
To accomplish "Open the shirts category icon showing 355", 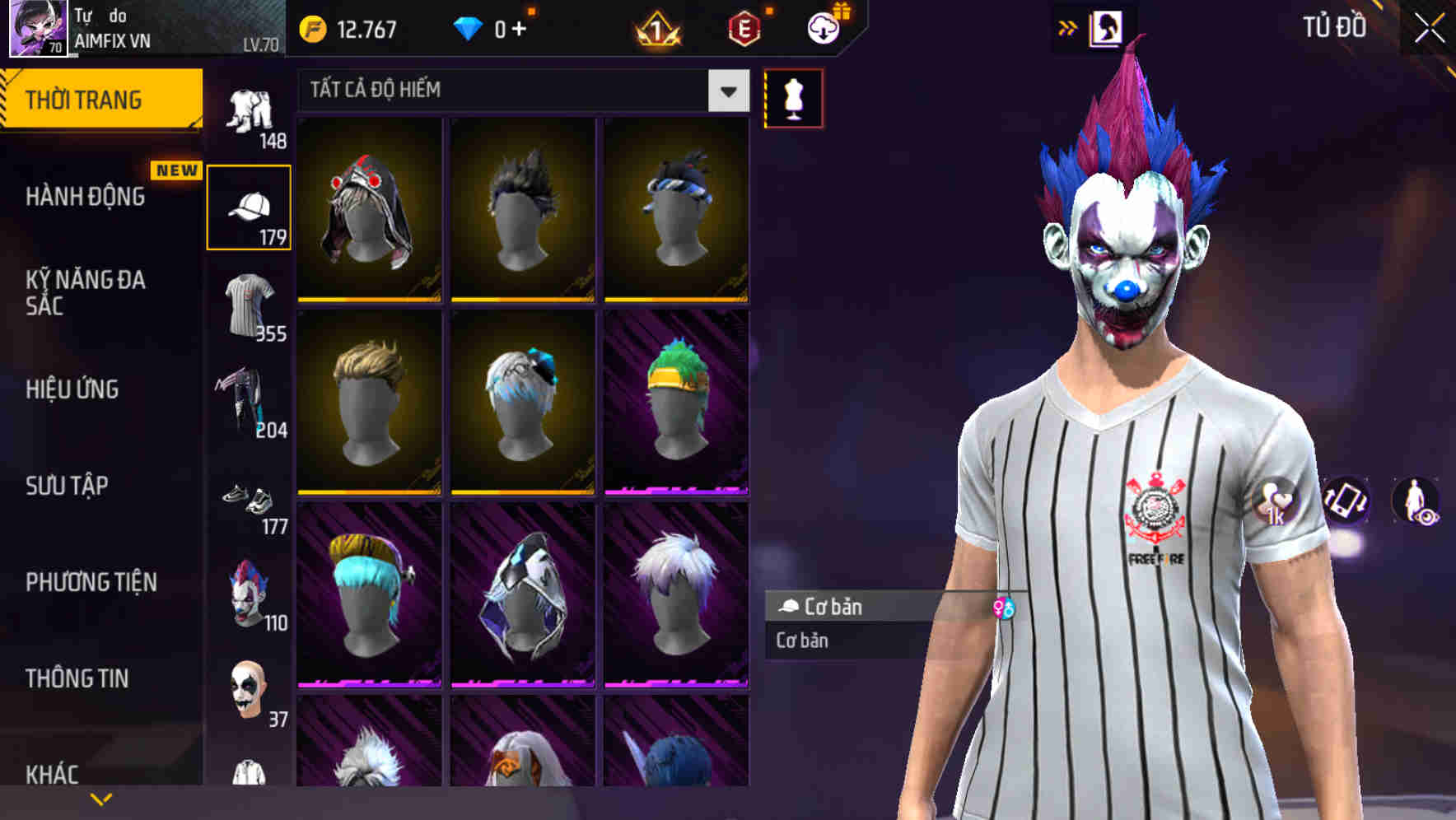I will click(249, 306).
